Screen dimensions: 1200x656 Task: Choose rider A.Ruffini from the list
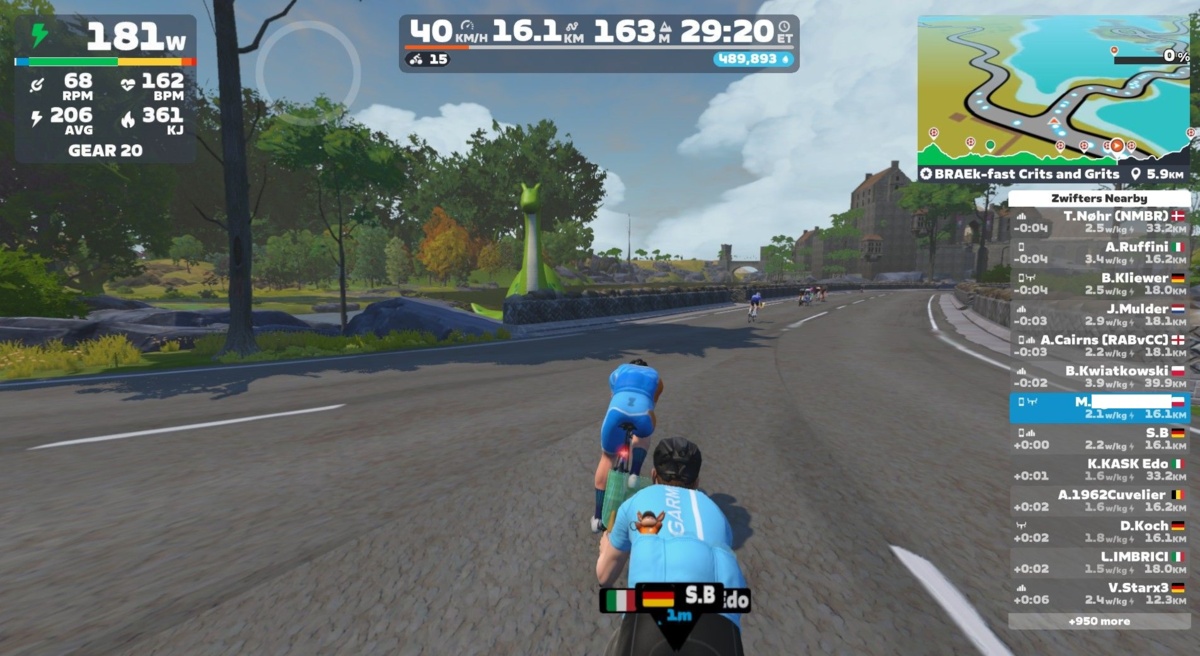pyautogui.click(x=1098, y=253)
